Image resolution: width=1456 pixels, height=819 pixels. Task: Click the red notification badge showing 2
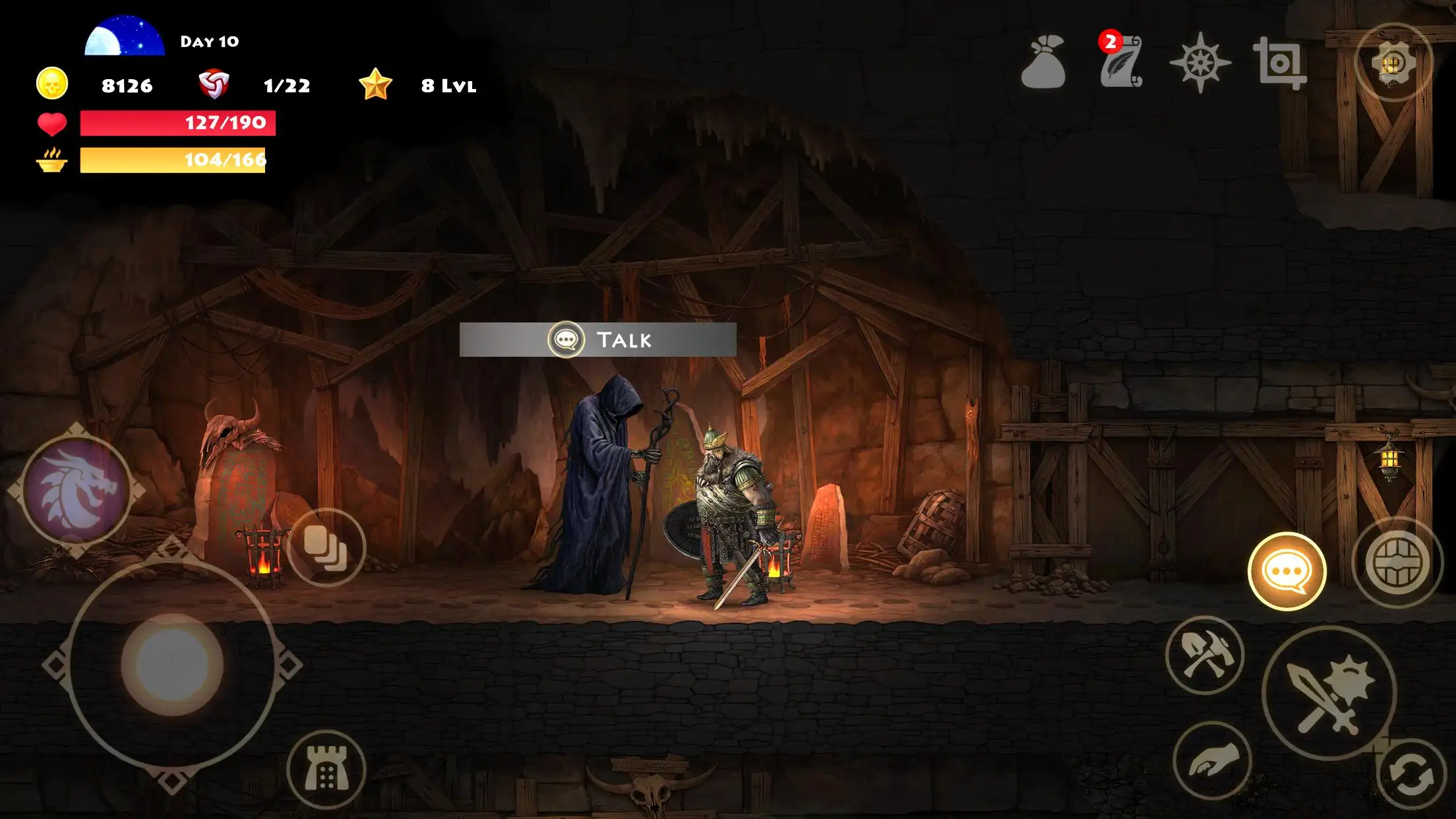coord(1110,41)
